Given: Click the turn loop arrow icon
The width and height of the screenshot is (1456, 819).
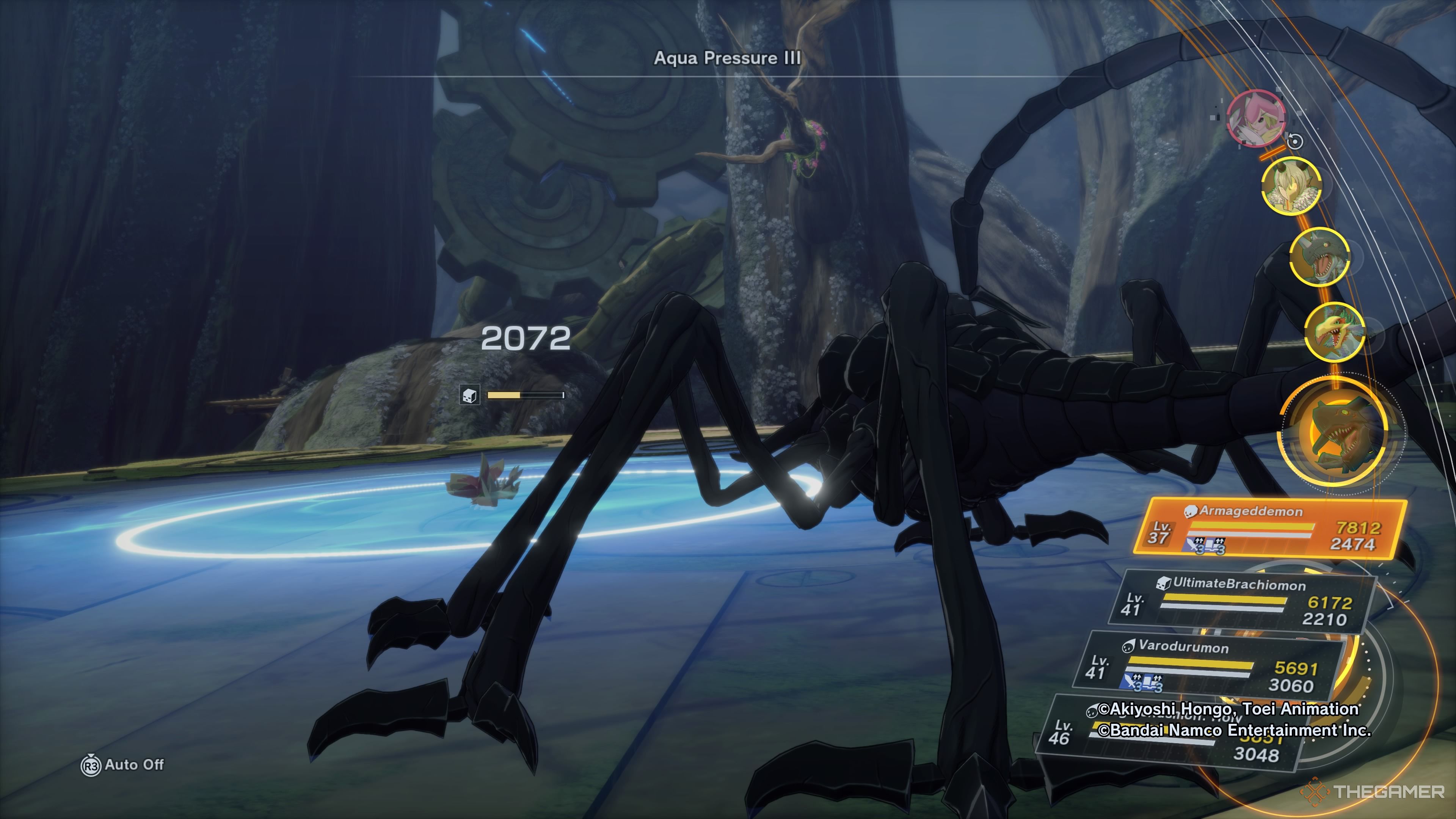Looking at the screenshot, I should click(1295, 141).
